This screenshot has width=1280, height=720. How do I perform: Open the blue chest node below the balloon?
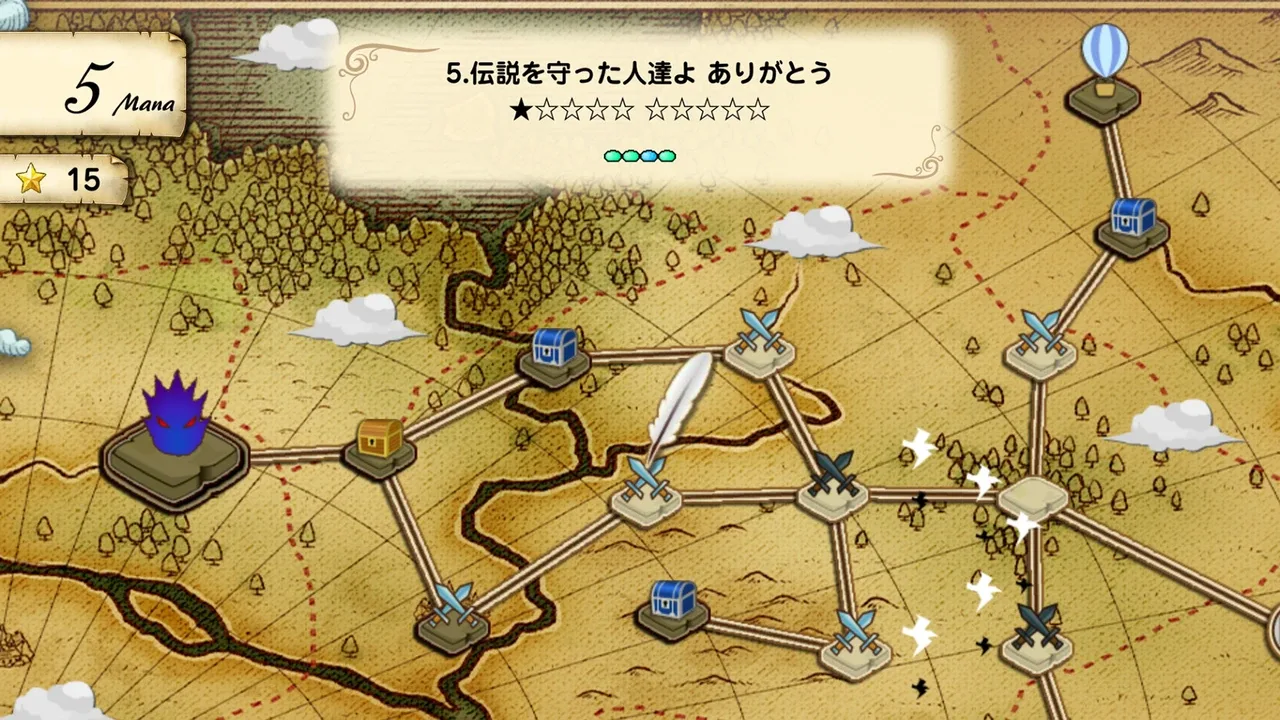click(1133, 224)
